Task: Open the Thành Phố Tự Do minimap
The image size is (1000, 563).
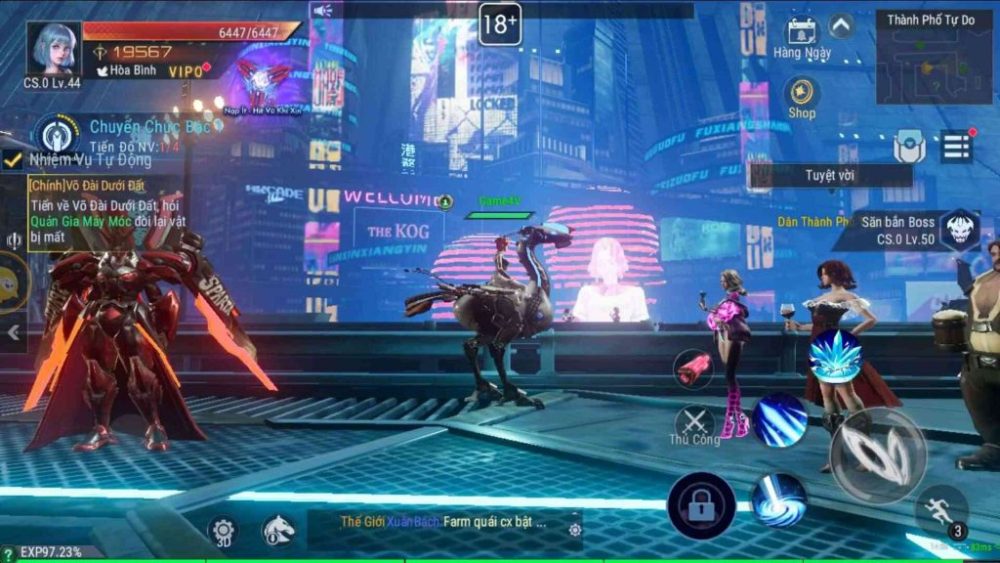Action: 934,58
